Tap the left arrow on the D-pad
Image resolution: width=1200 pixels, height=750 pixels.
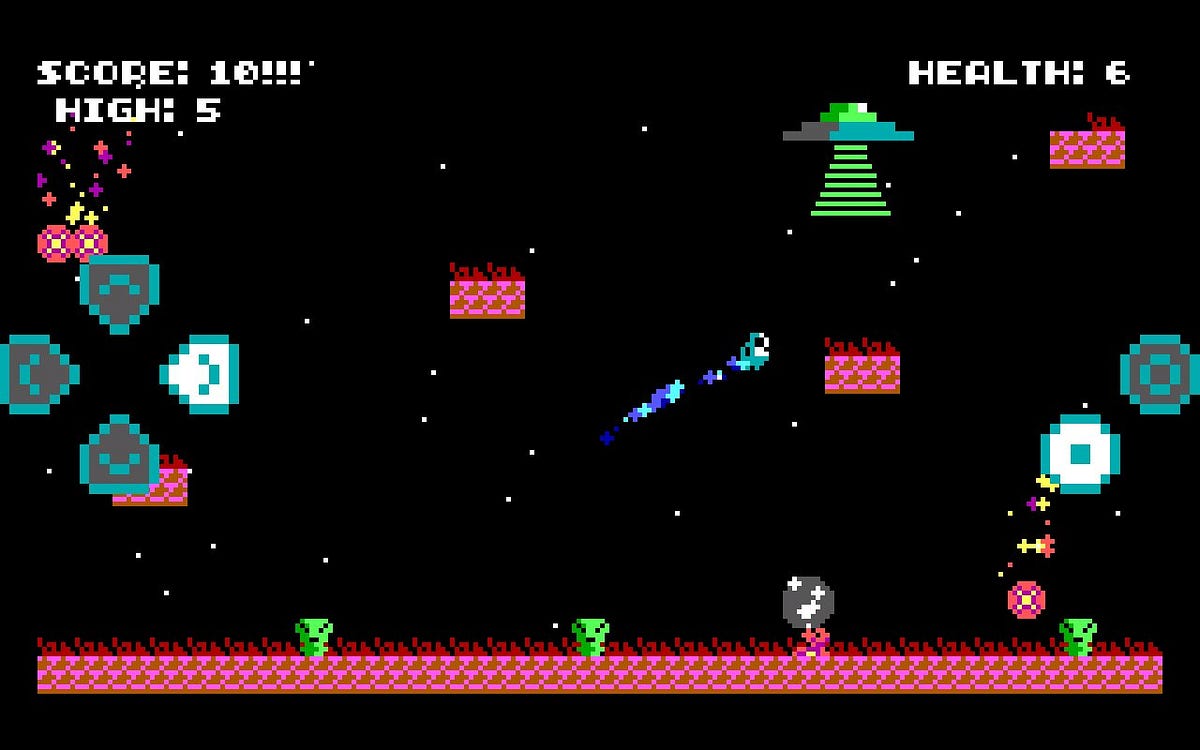37,374
